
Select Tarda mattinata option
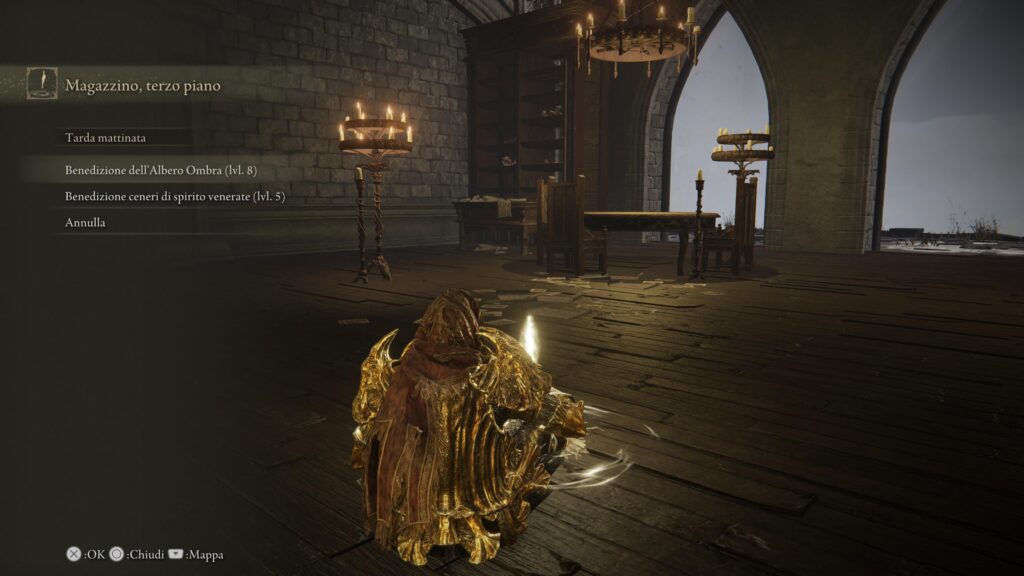pyautogui.click(x=105, y=138)
